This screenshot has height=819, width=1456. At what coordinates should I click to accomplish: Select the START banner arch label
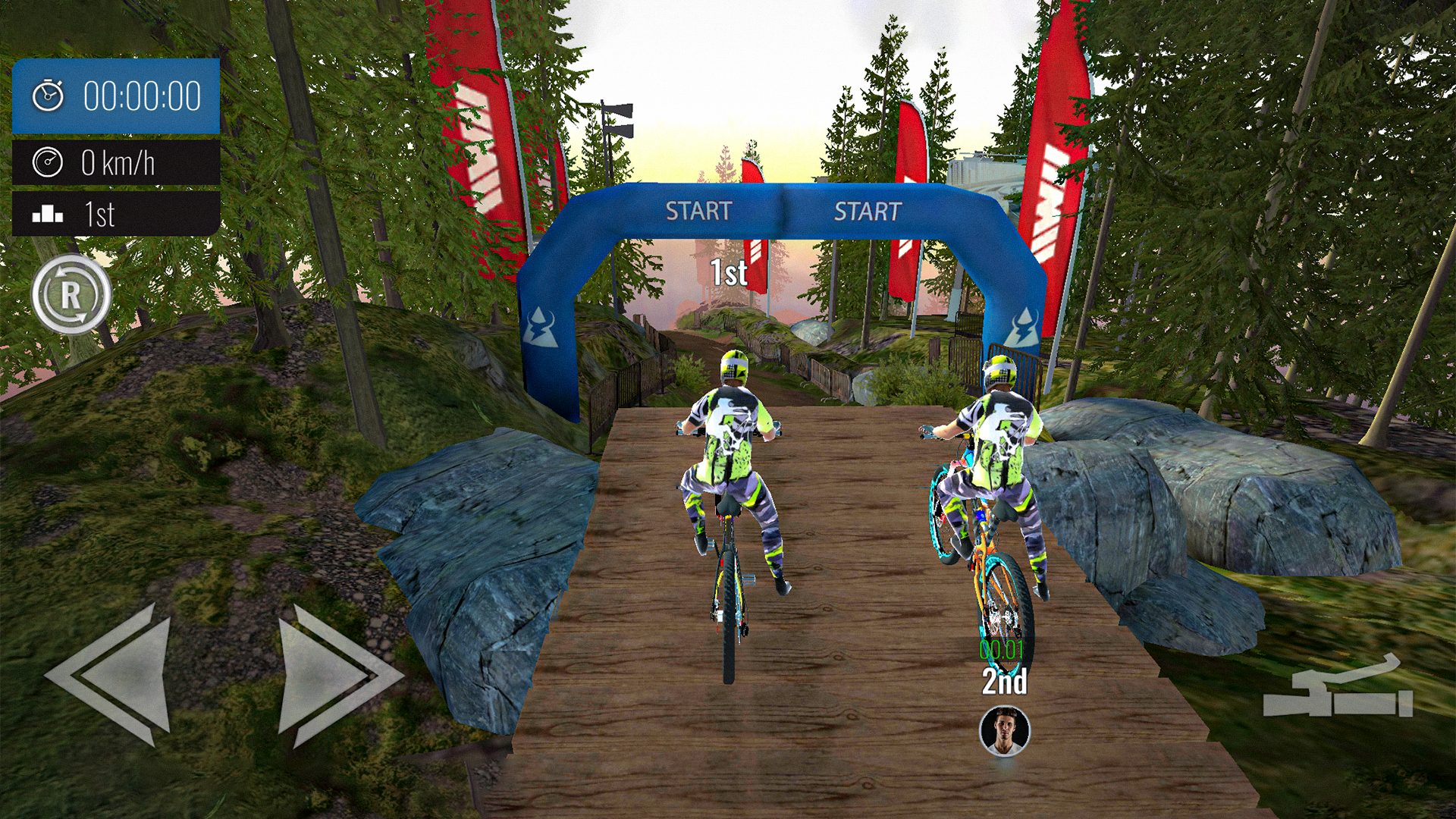click(698, 209)
